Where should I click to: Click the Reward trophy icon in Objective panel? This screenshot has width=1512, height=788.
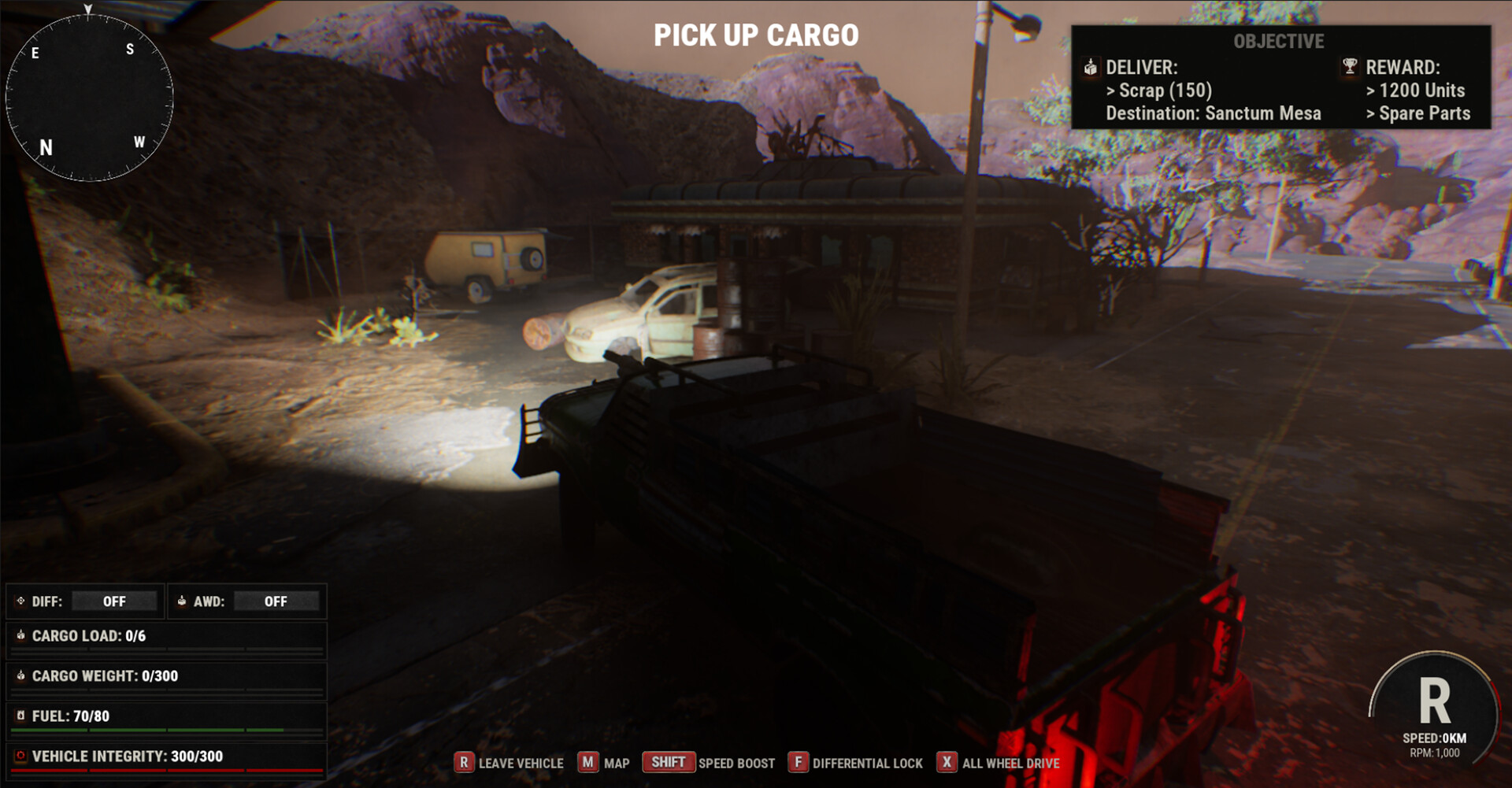click(1348, 68)
